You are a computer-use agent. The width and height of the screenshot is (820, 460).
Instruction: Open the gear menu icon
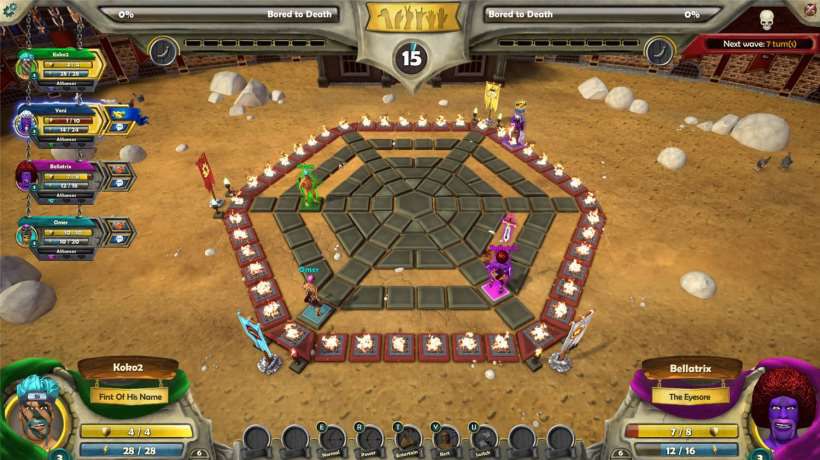tap(10, 11)
